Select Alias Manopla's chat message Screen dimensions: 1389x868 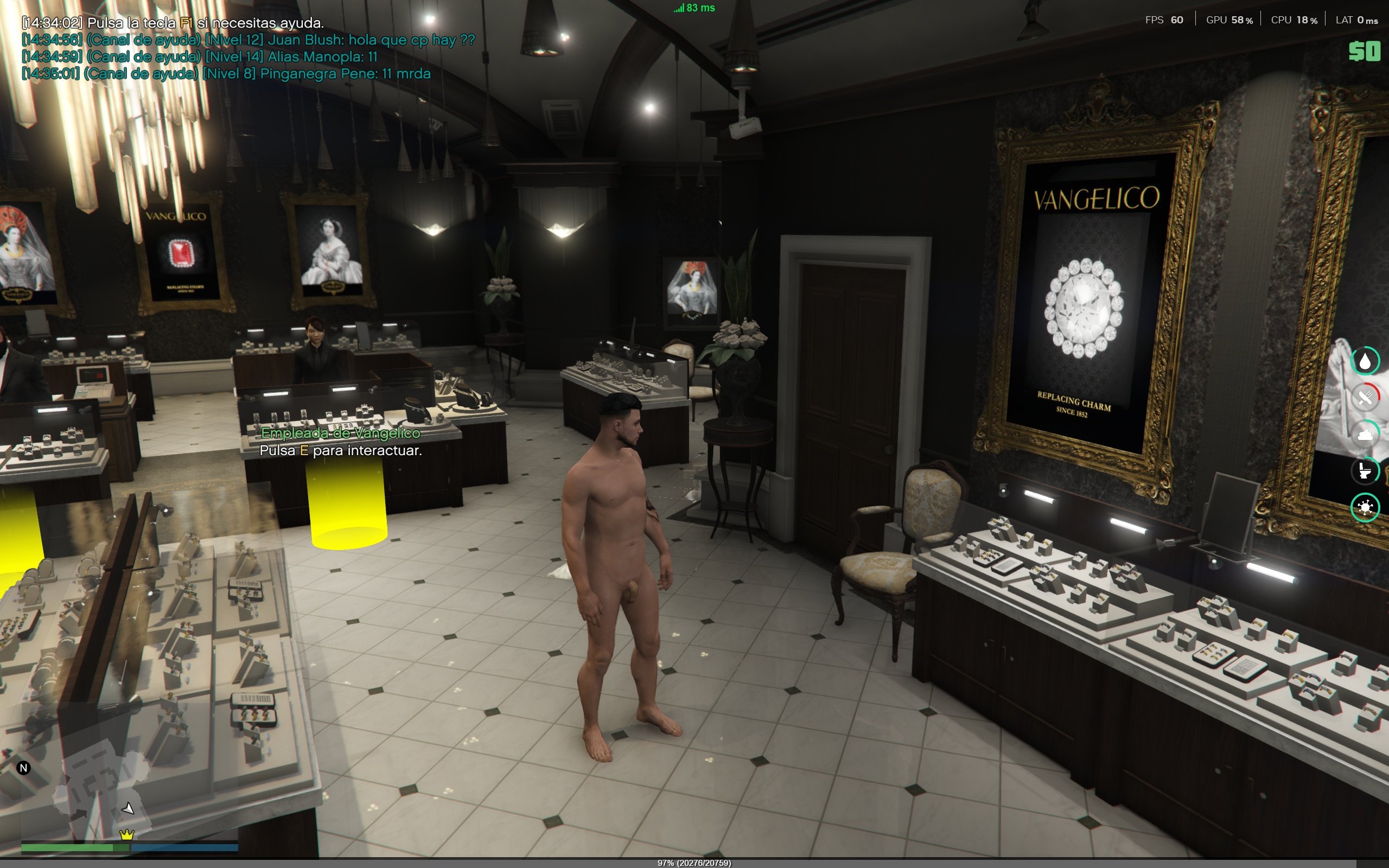tap(200, 57)
